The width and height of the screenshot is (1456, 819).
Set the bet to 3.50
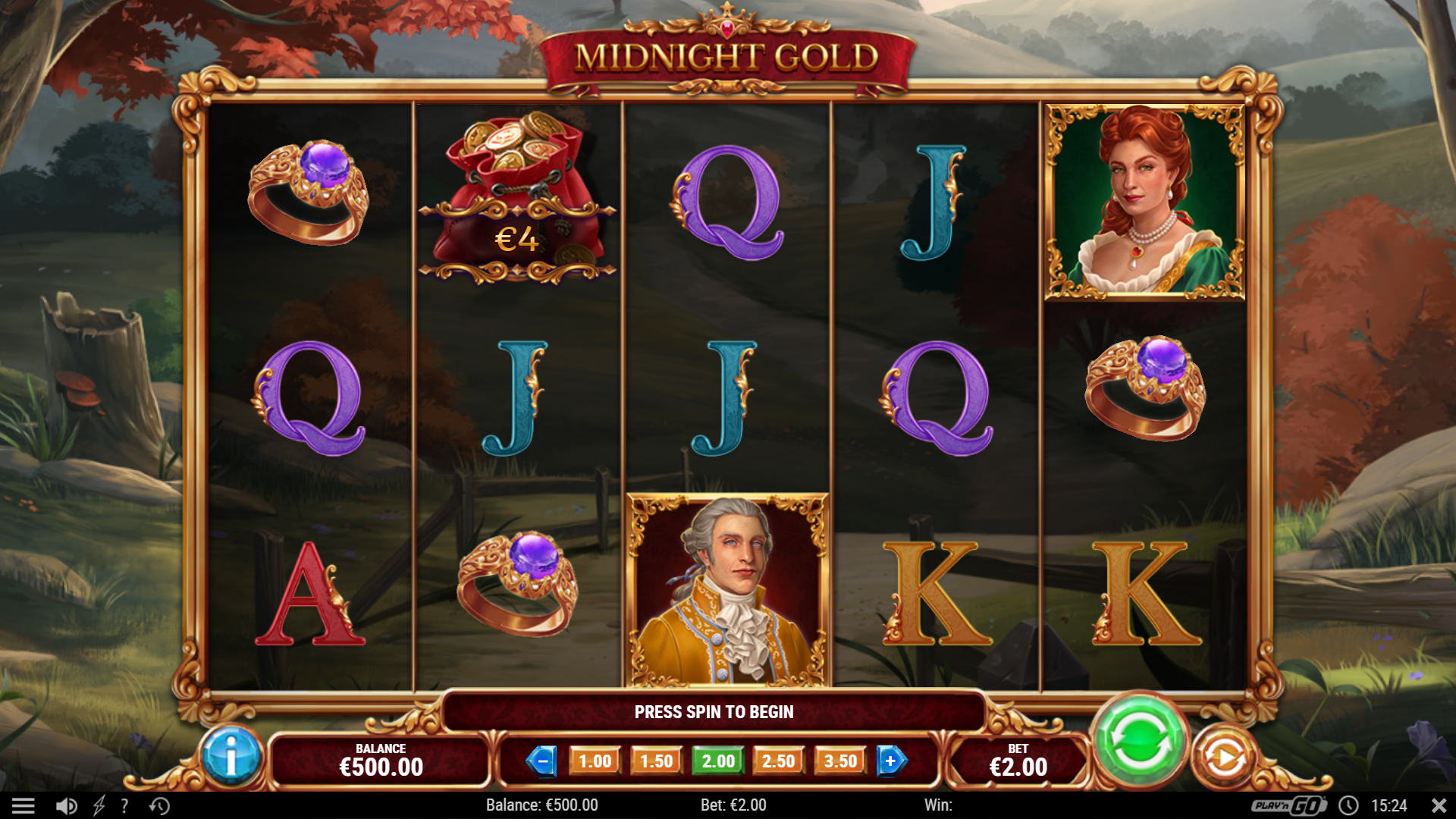(839, 761)
